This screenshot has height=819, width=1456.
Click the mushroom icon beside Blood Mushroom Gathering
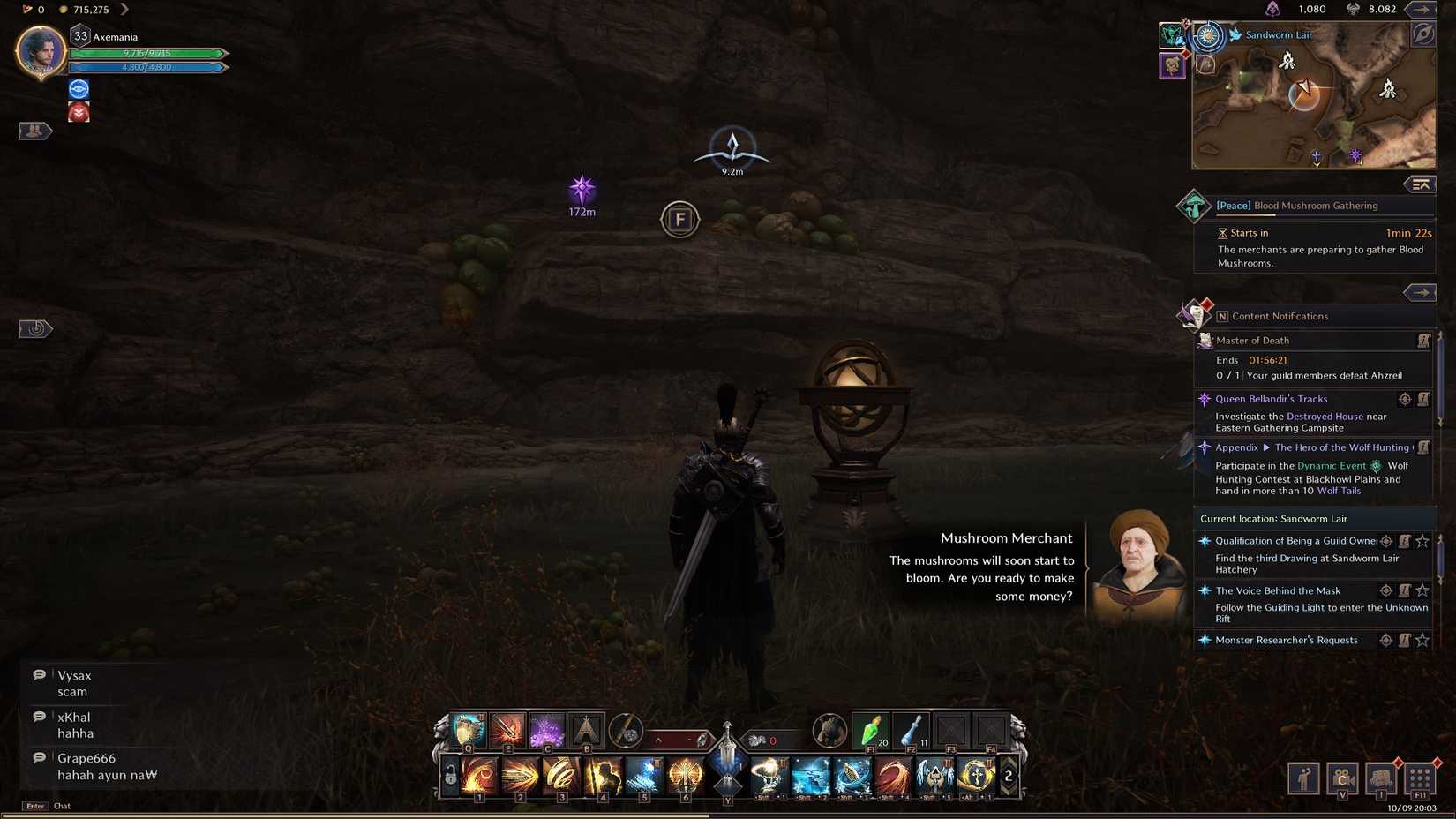click(x=1196, y=206)
